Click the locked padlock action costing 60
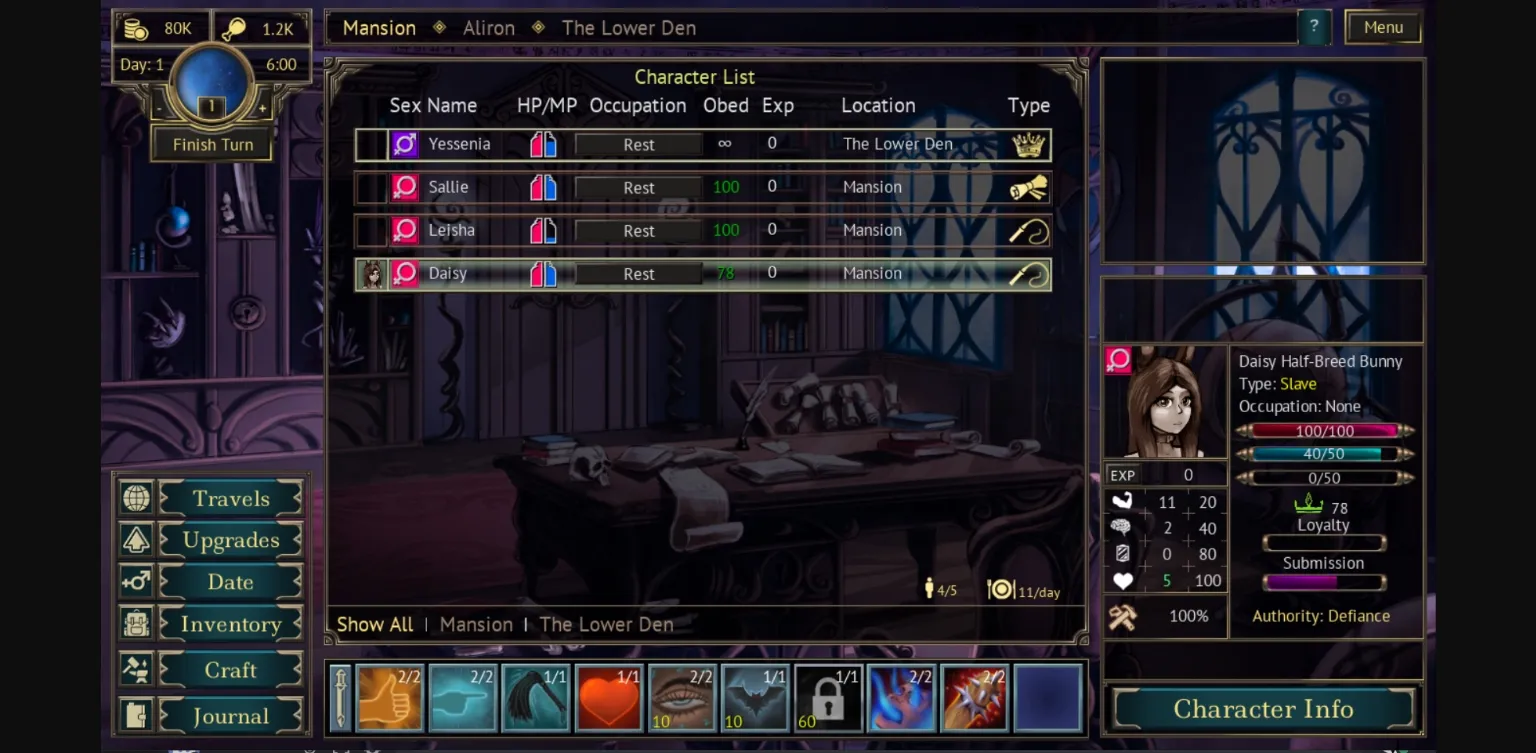 [x=828, y=697]
